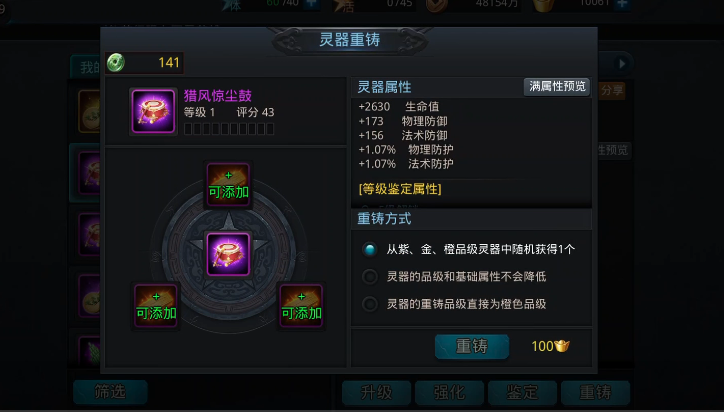Open the 强化 enhance function
Image resolution: width=724 pixels, height=412 pixels.
(449, 392)
